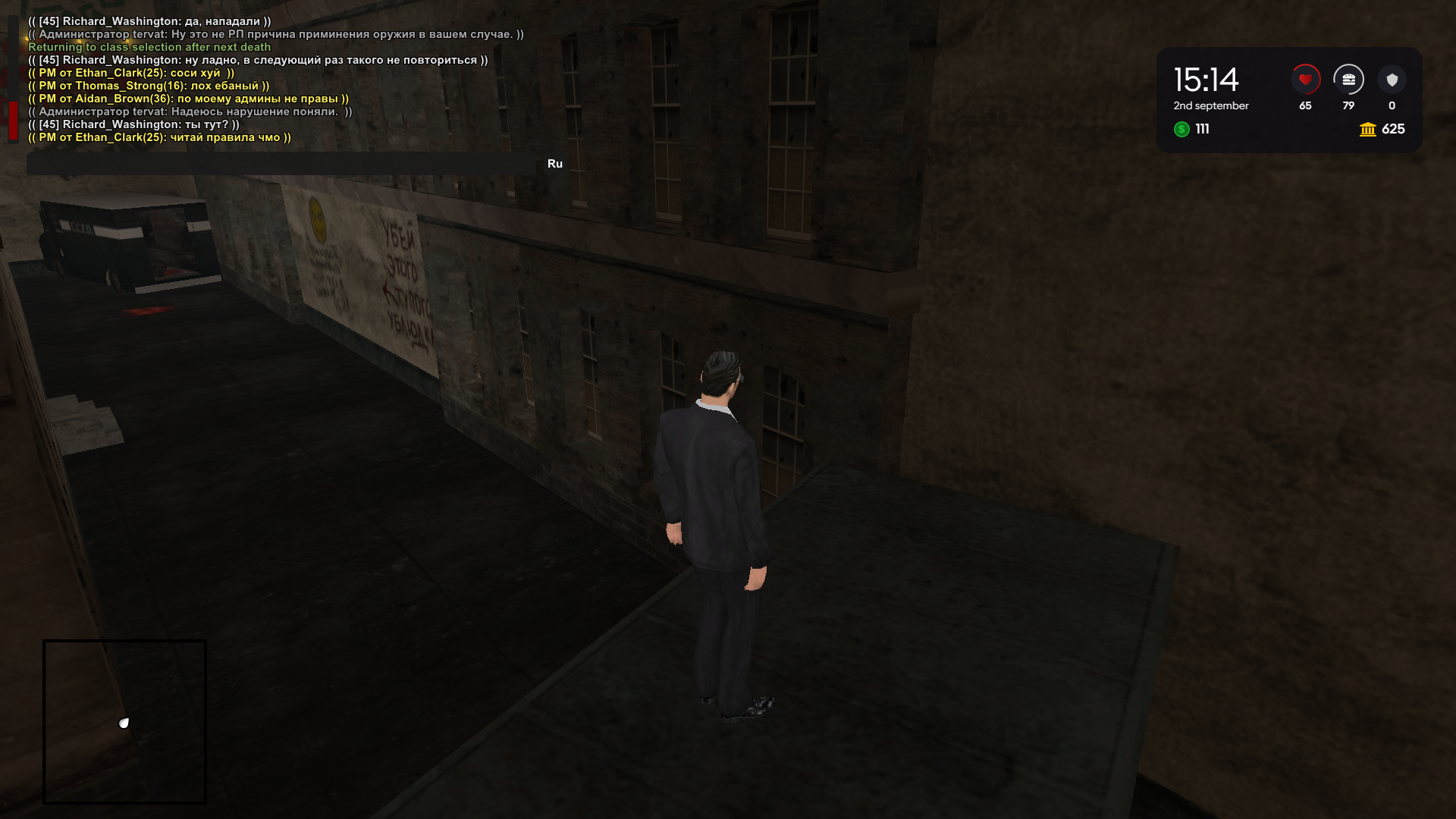Click the burger hunger indicator icon
Image resolution: width=1456 pixels, height=819 pixels.
click(x=1349, y=80)
